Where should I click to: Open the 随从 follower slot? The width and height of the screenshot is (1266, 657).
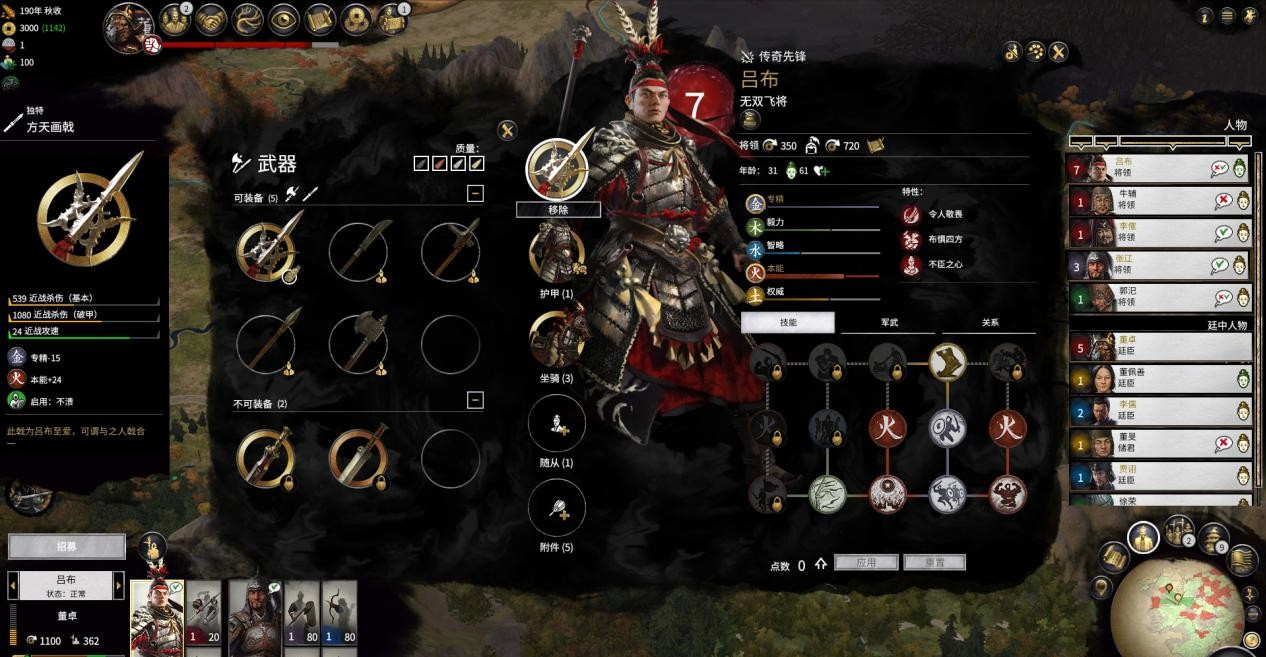pyautogui.click(x=557, y=423)
